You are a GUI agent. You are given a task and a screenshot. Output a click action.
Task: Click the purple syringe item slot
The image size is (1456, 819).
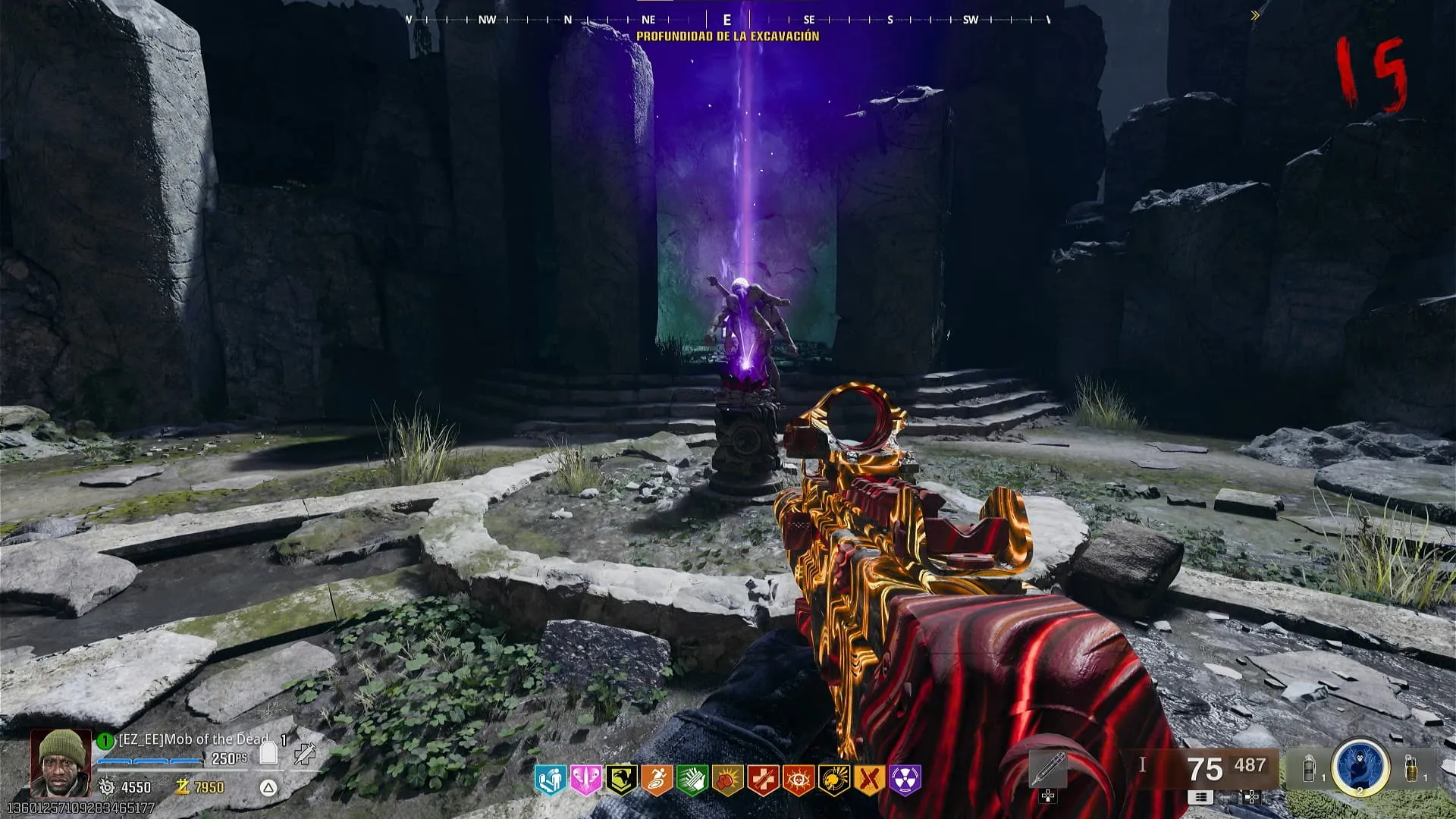pos(1048,770)
